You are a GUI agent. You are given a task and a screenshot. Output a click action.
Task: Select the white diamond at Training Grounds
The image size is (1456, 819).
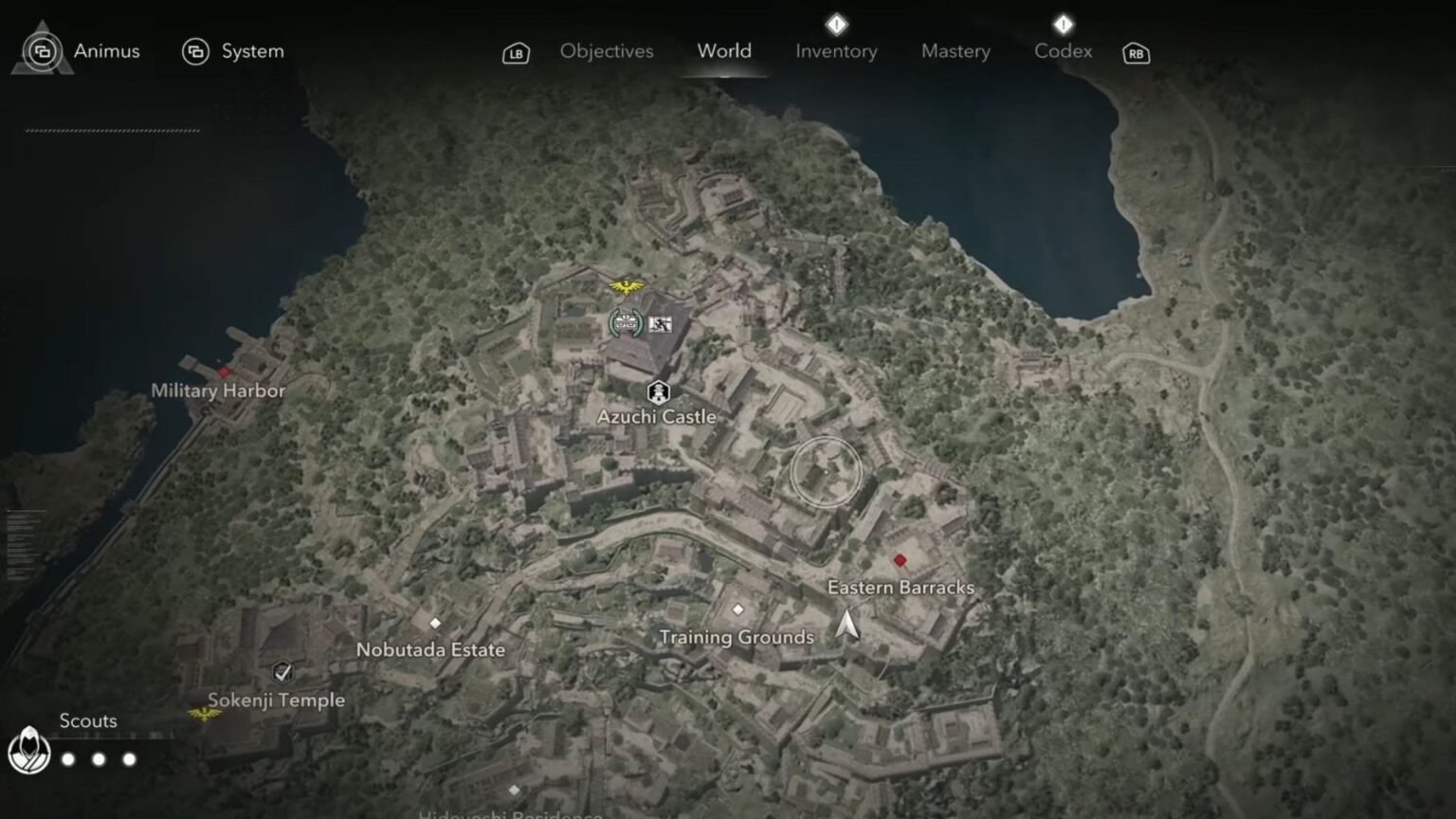click(x=737, y=610)
